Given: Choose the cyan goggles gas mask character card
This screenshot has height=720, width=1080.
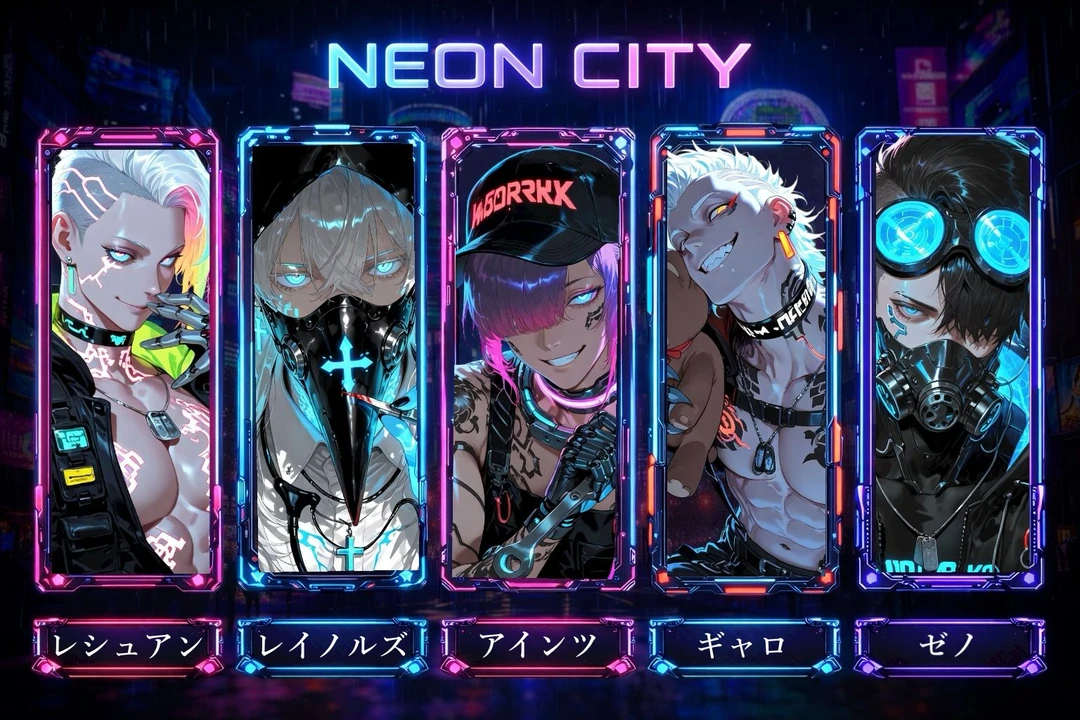Looking at the screenshot, I should [951, 358].
